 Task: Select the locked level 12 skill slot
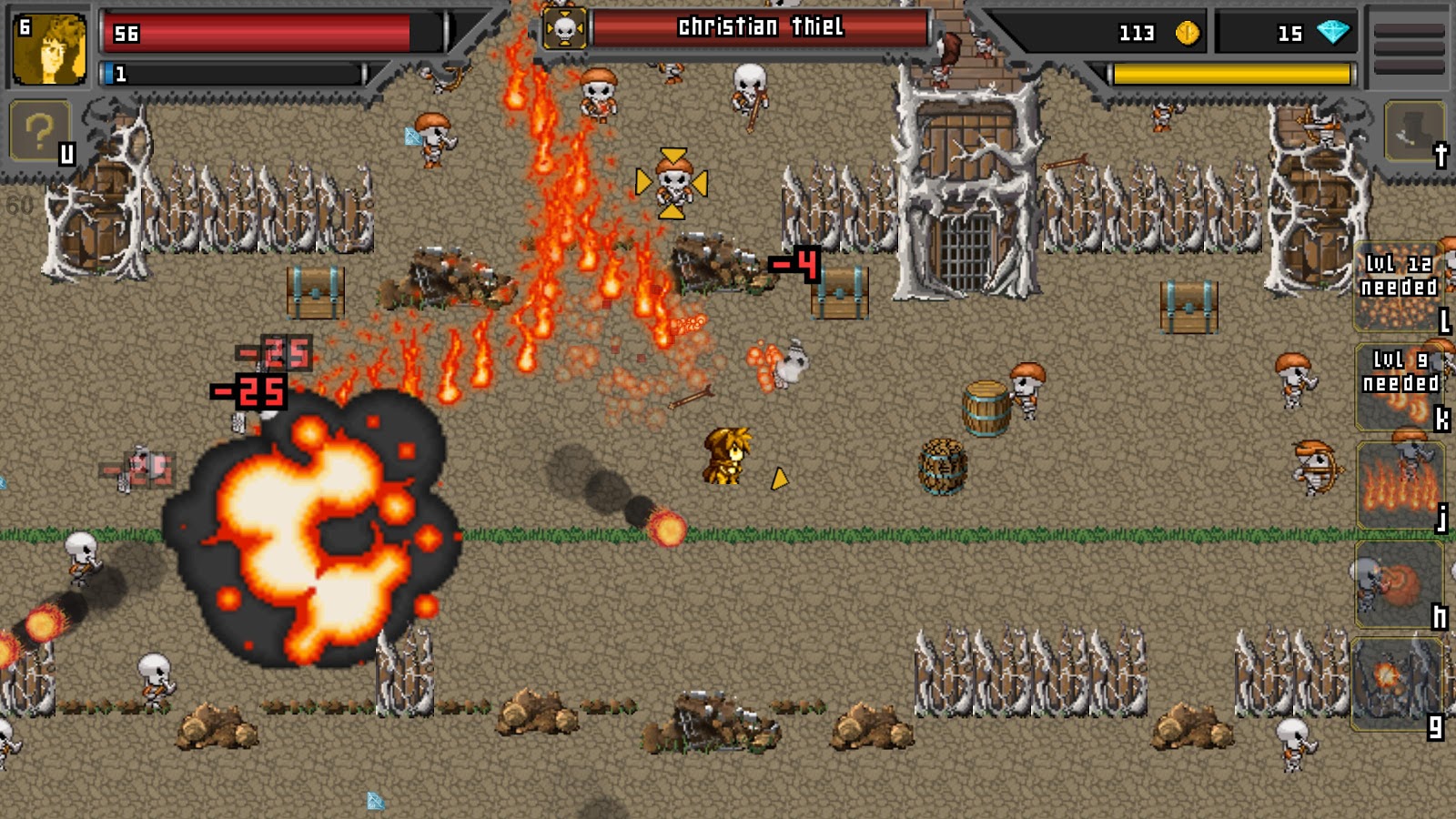1399,287
